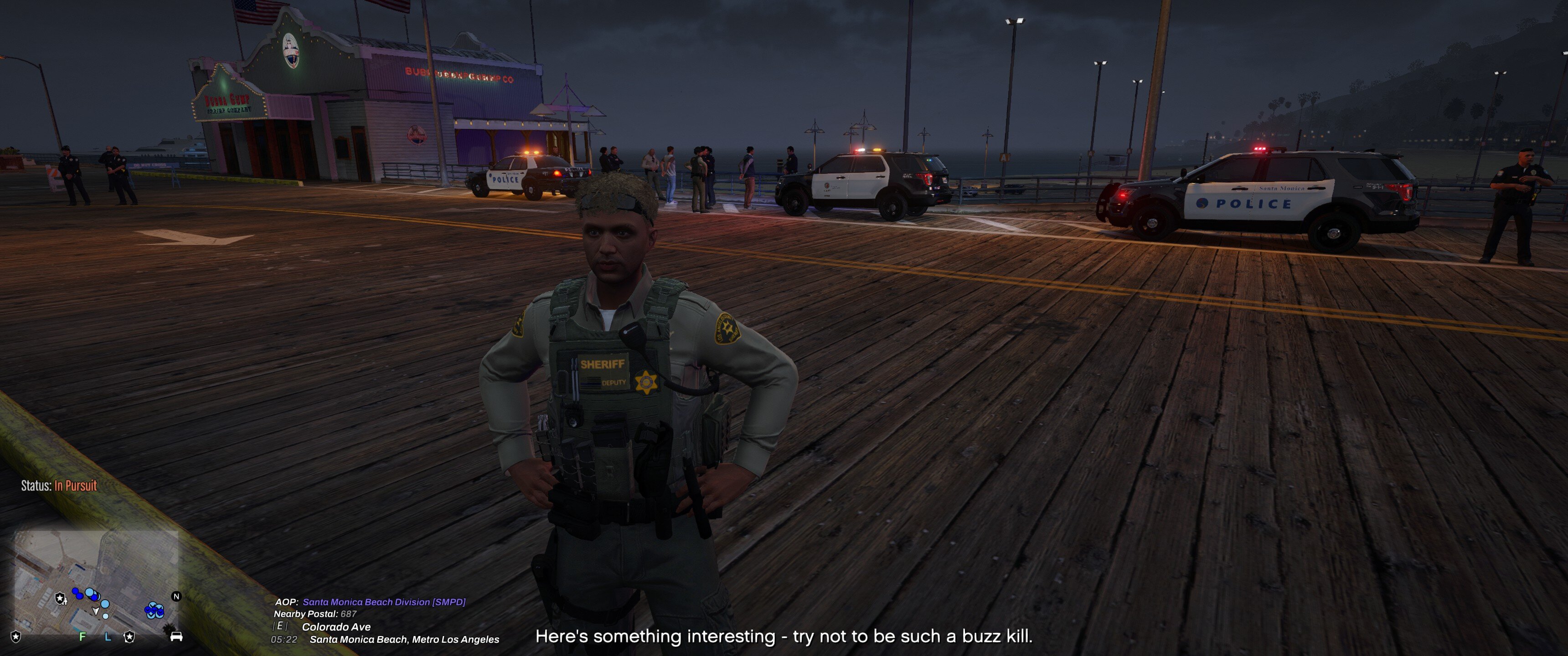
Task: Open the minimap in the corner
Action: [x=96, y=582]
